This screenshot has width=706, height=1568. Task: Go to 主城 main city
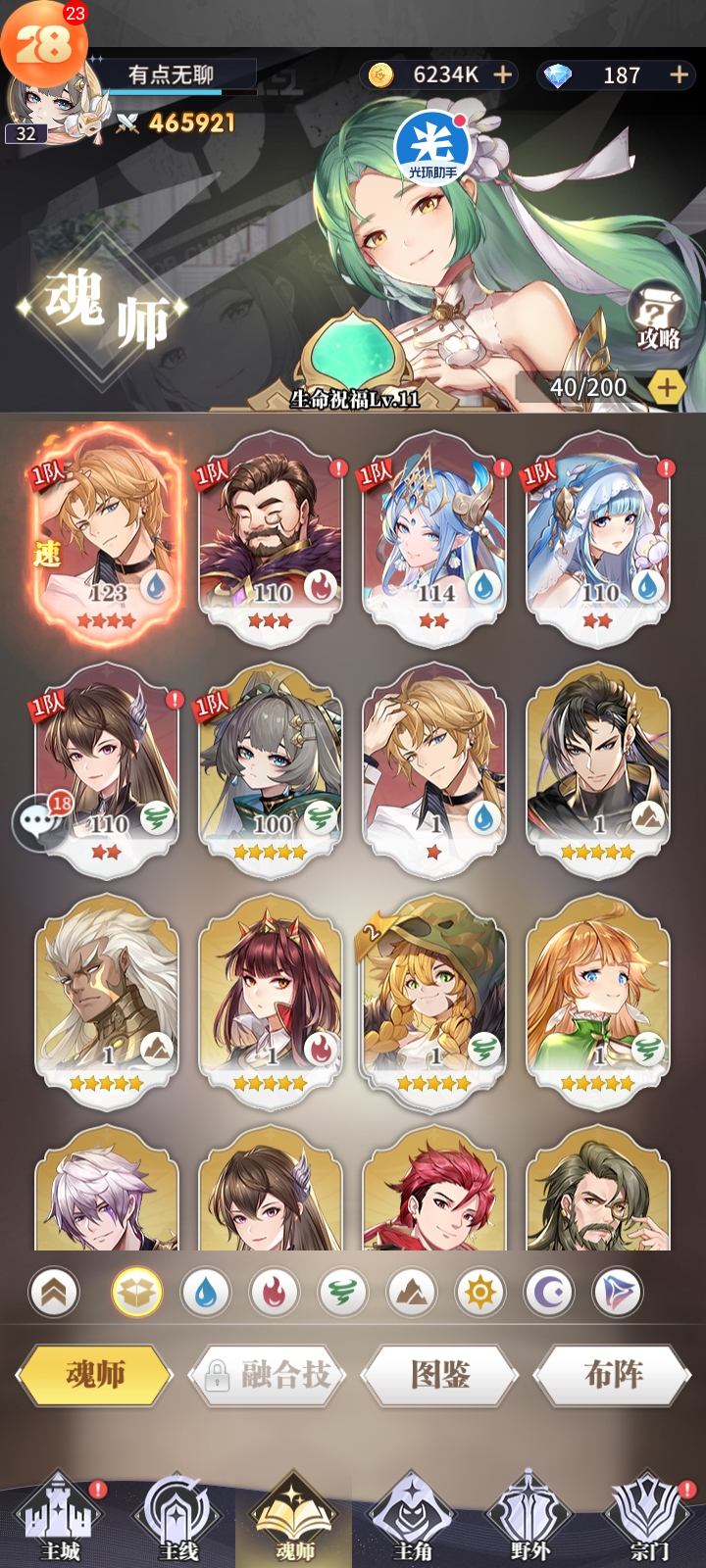(x=61, y=1519)
